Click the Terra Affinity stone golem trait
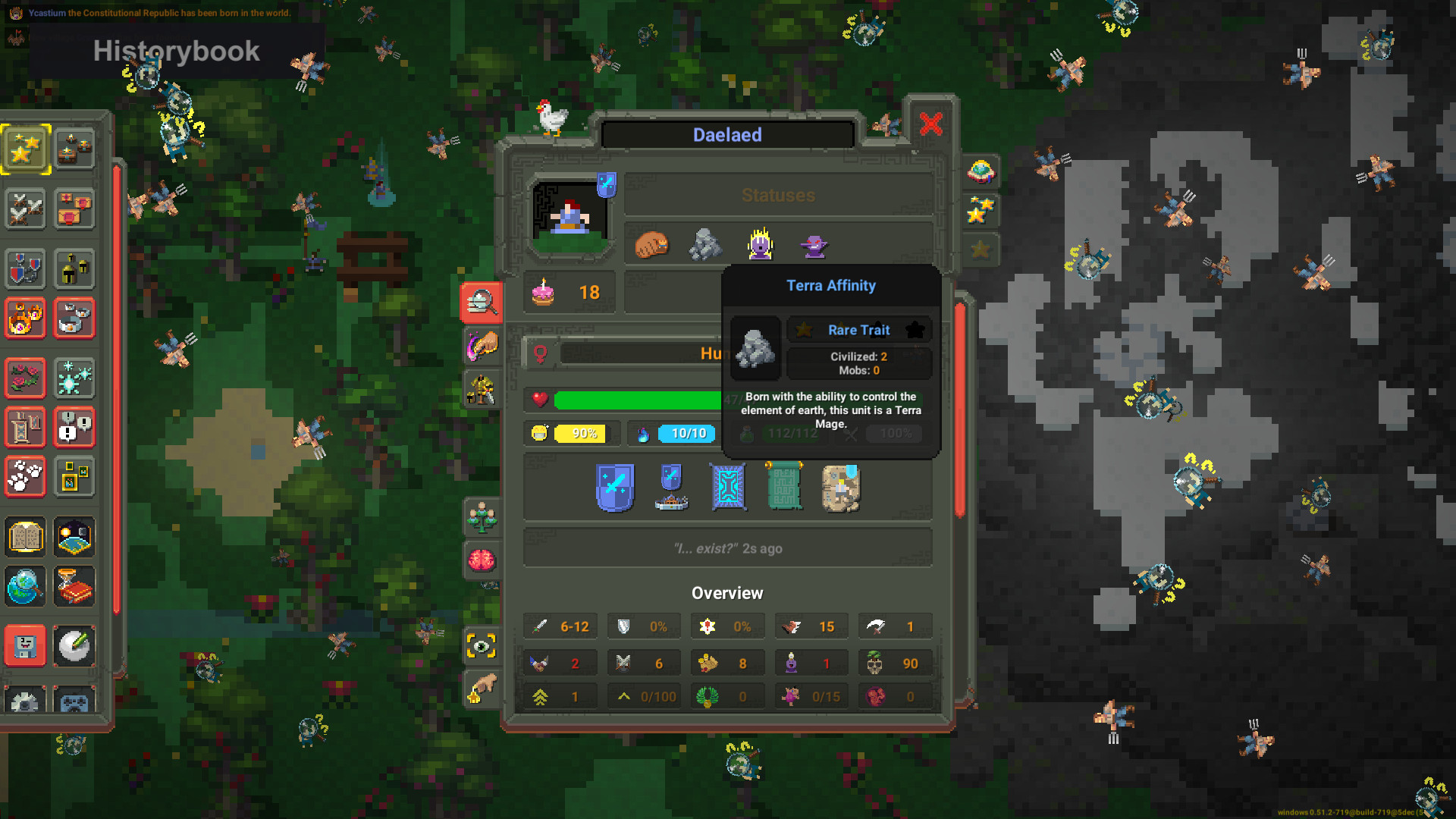Viewport: 1456px width, 819px height. coord(706,244)
